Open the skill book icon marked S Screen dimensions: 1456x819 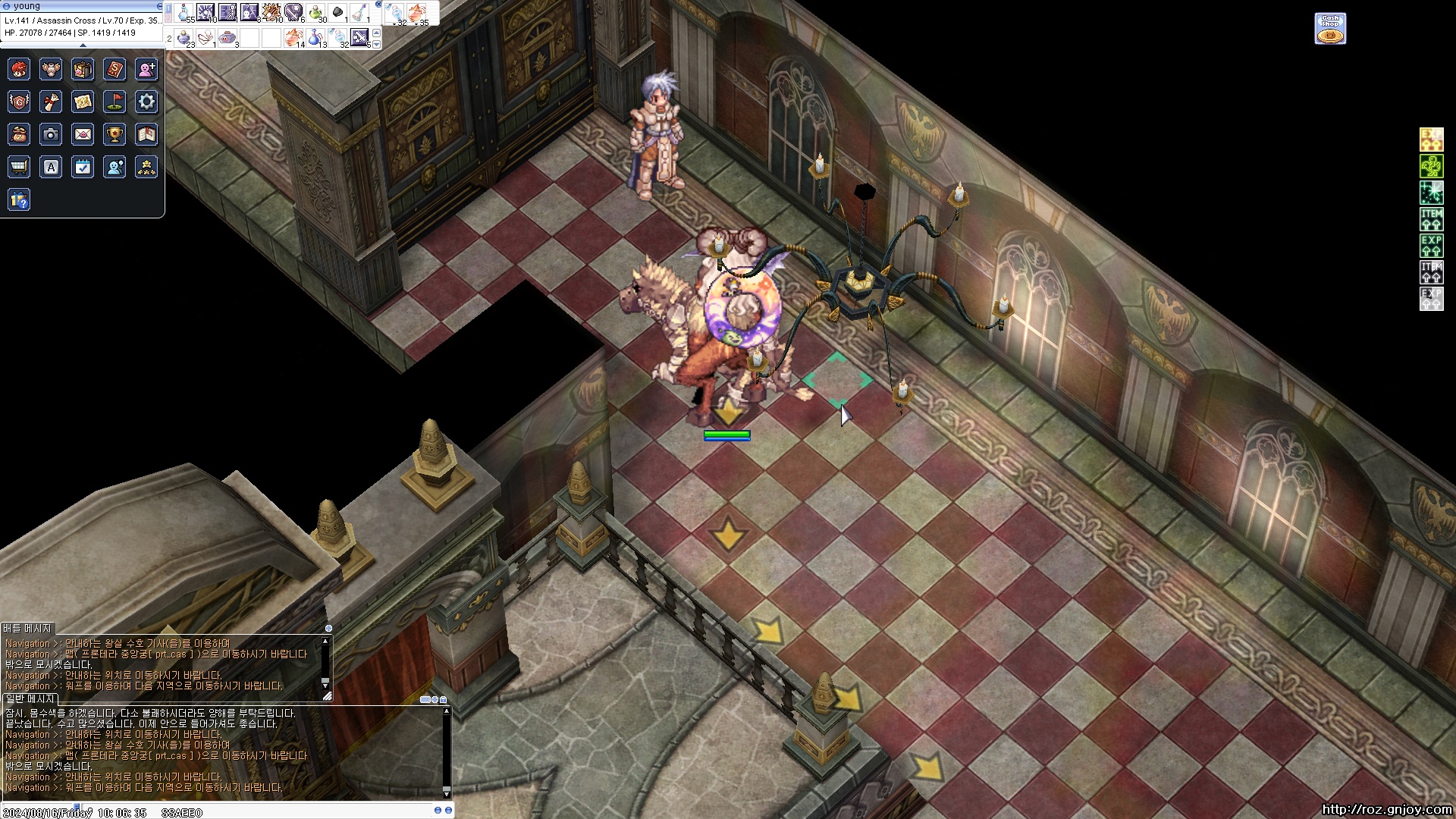pyautogui.click(x=115, y=70)
